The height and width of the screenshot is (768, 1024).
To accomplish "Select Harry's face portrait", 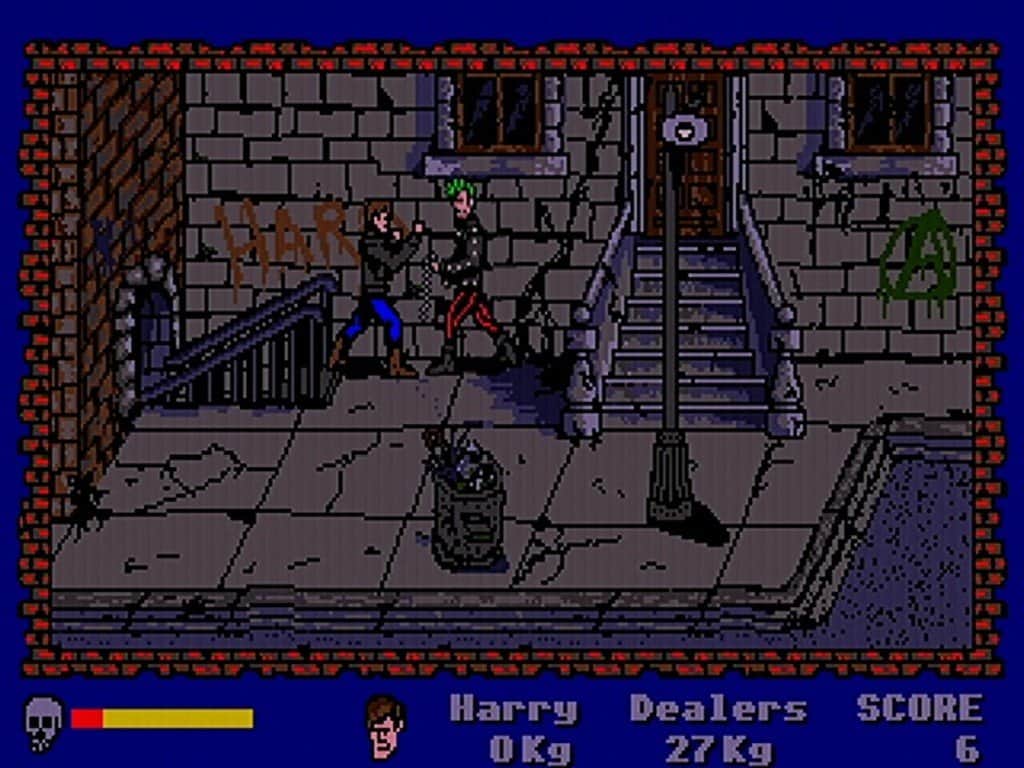I will click(384, 725).
